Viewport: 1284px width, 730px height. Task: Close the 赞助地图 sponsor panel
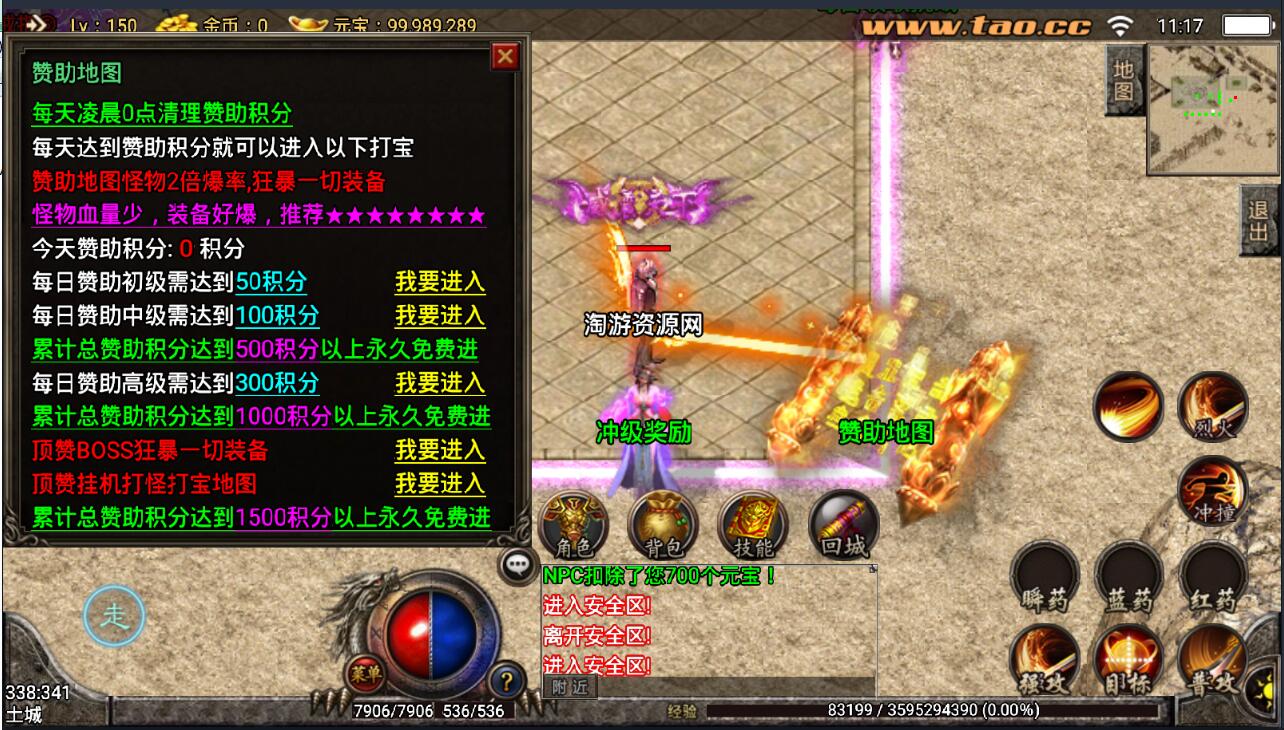505,57
